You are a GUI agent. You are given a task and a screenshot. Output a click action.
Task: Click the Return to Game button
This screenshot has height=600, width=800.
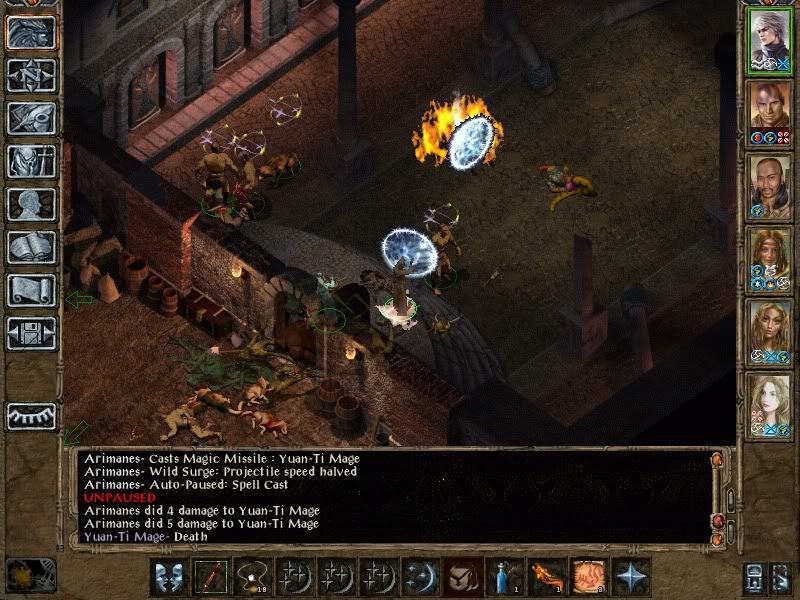click(x=31, y=32)
